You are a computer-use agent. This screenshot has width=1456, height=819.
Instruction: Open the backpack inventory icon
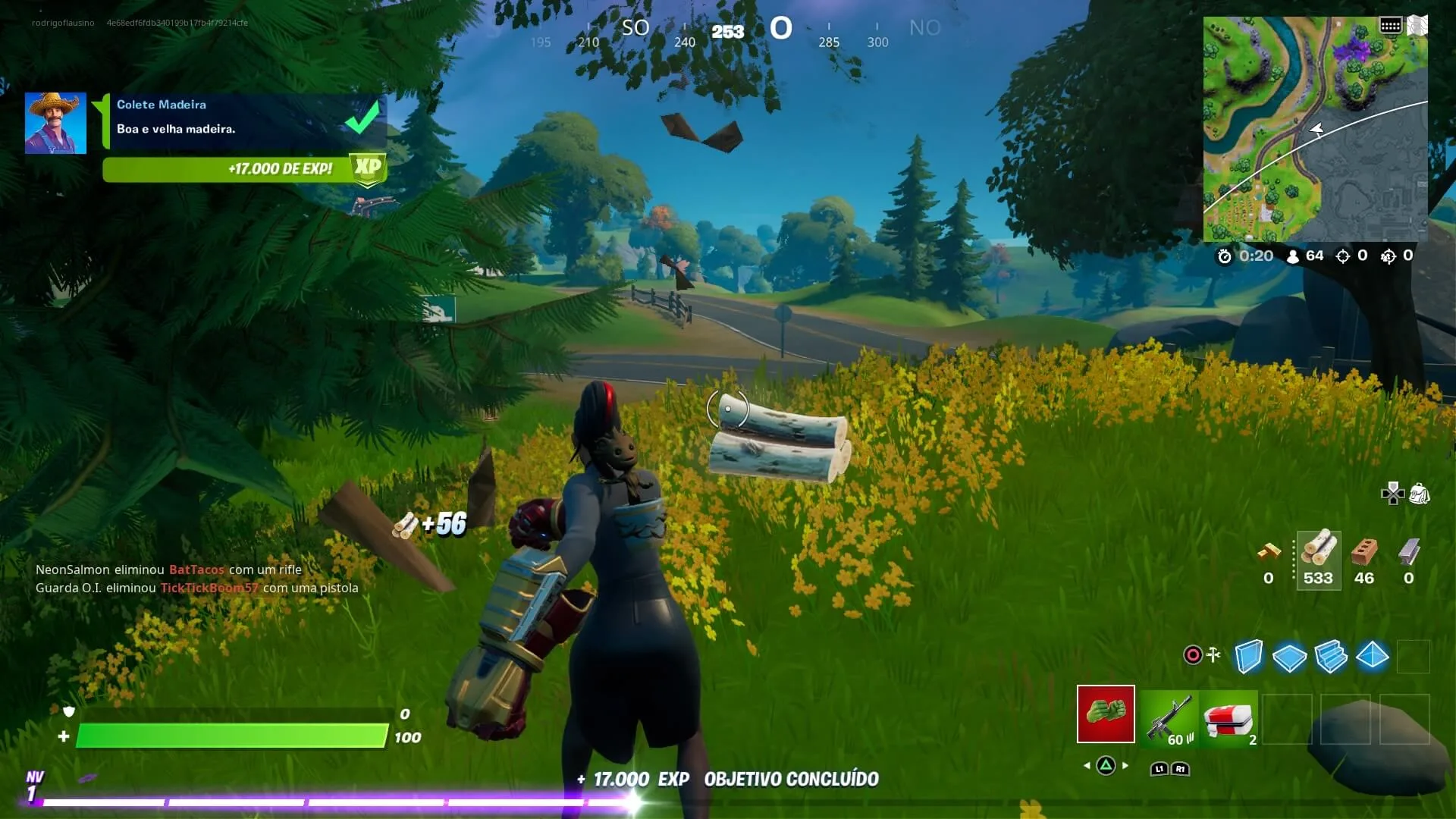point(1419,494)
